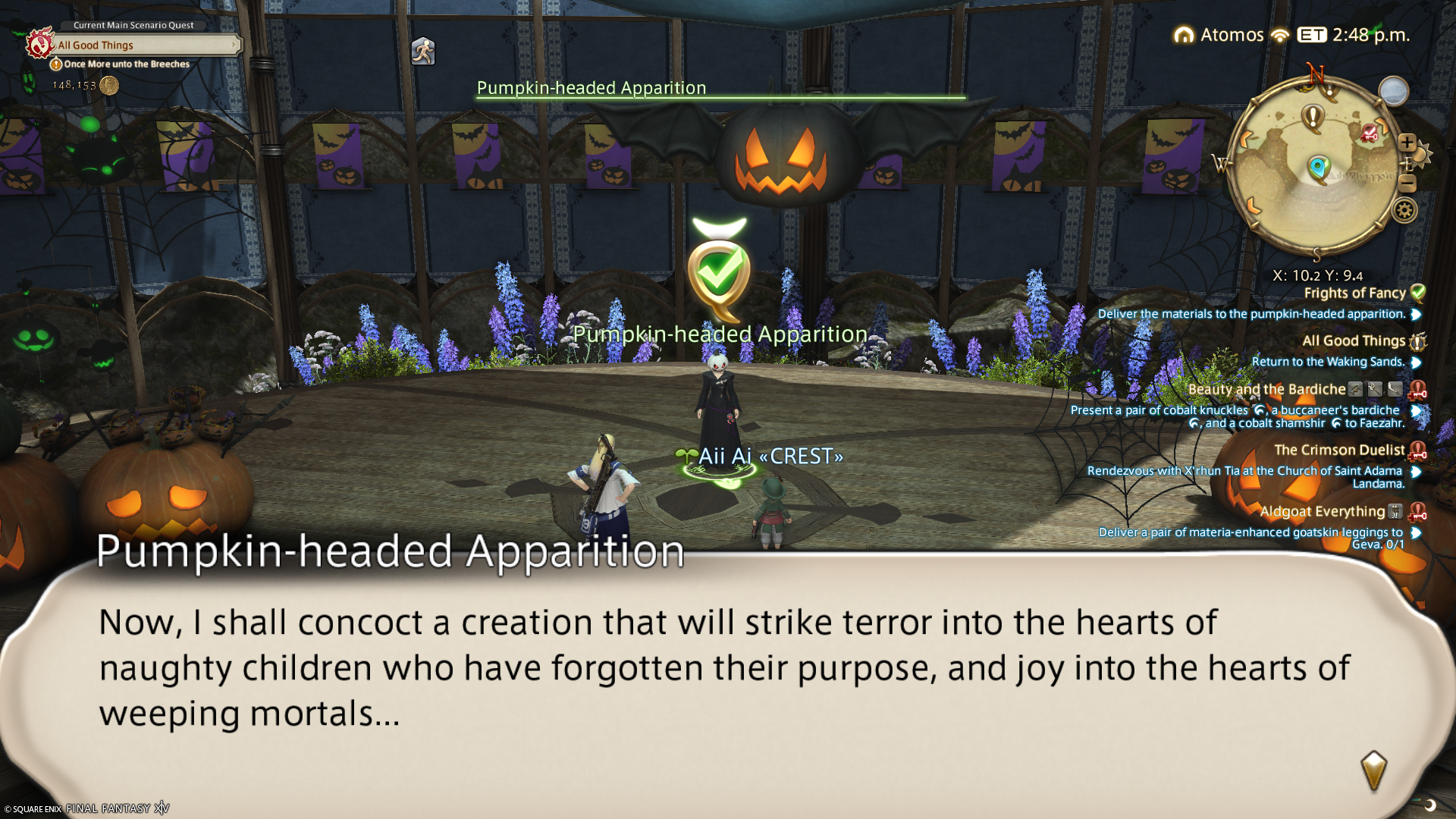This screenshot has width=1456, height=819.
Task: Click the Atomos world name indicator
Action: click(x=1231, y=35)
